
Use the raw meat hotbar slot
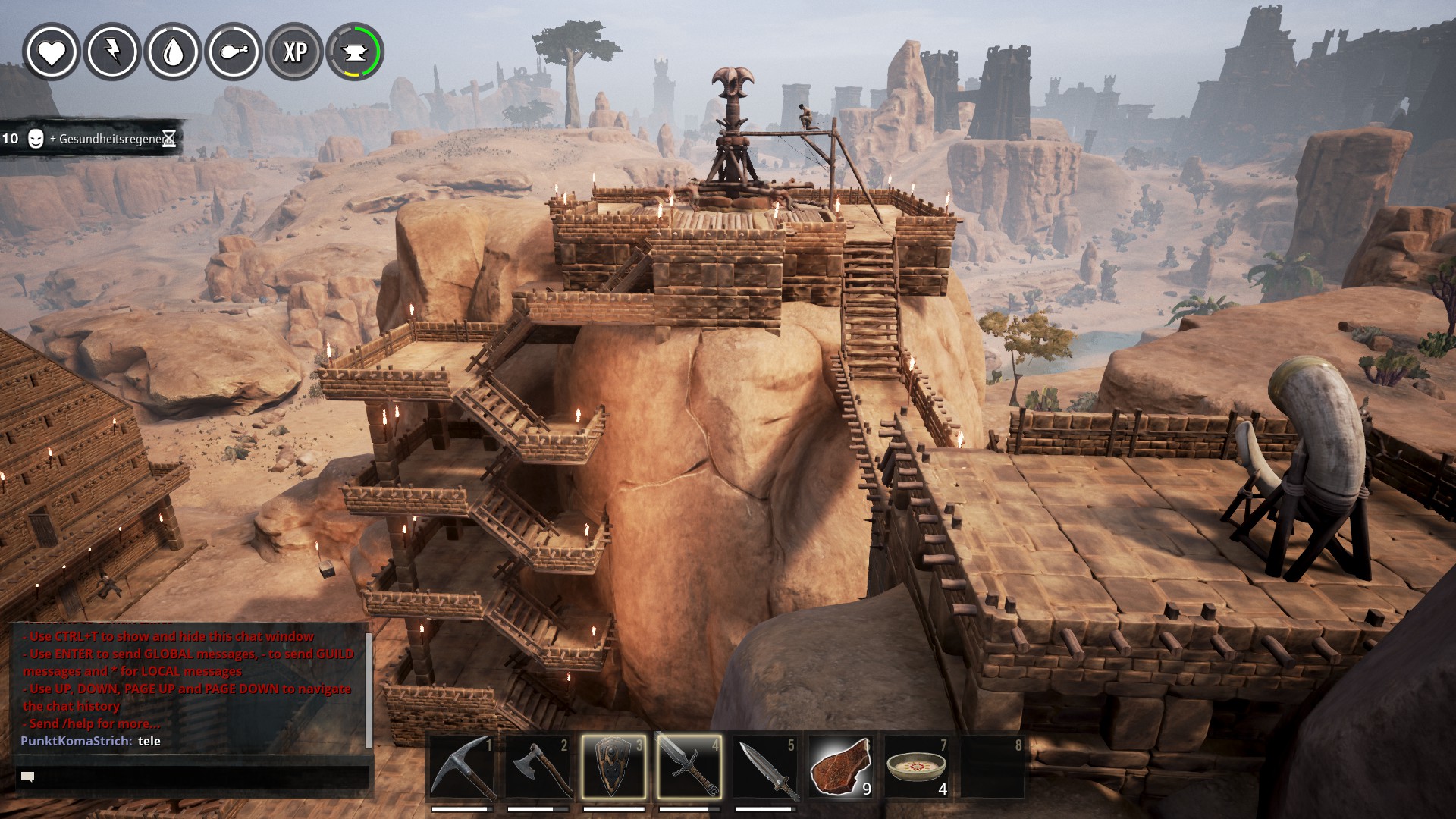pos(840,767)
